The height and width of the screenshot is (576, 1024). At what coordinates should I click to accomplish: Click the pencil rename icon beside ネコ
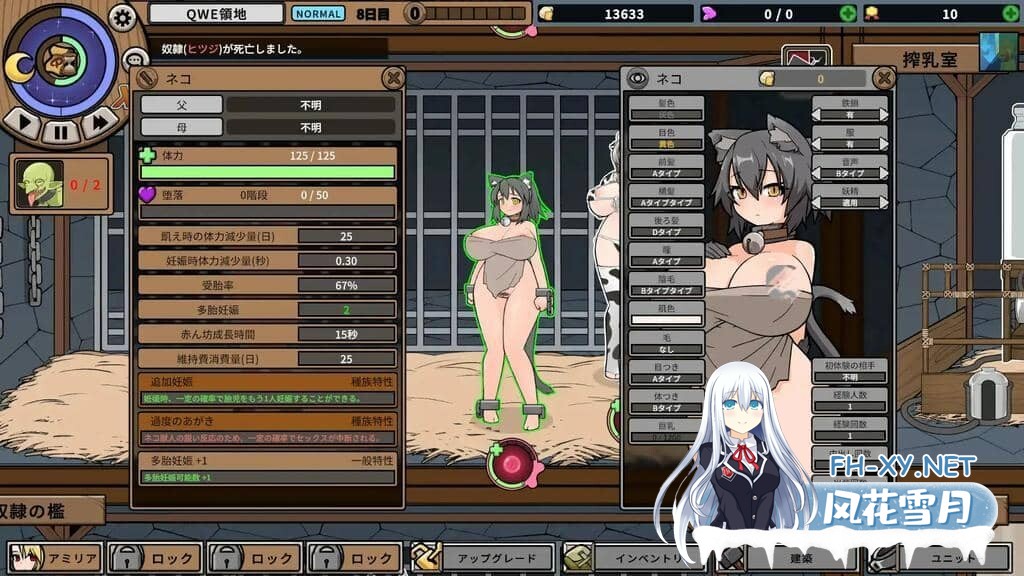(x=147, y=78)
